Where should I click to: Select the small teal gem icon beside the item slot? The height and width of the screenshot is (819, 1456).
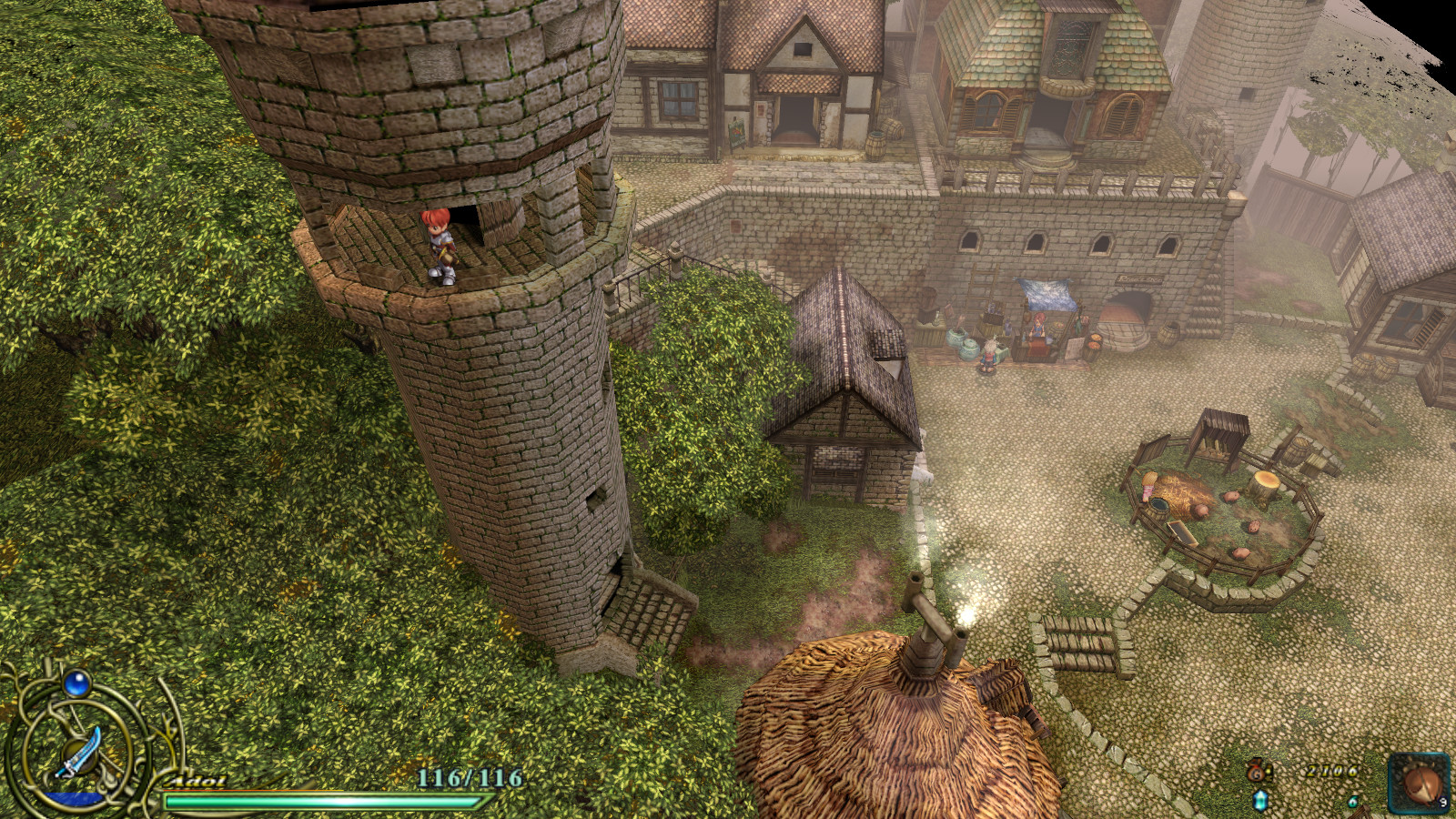tap(1352, 802)
